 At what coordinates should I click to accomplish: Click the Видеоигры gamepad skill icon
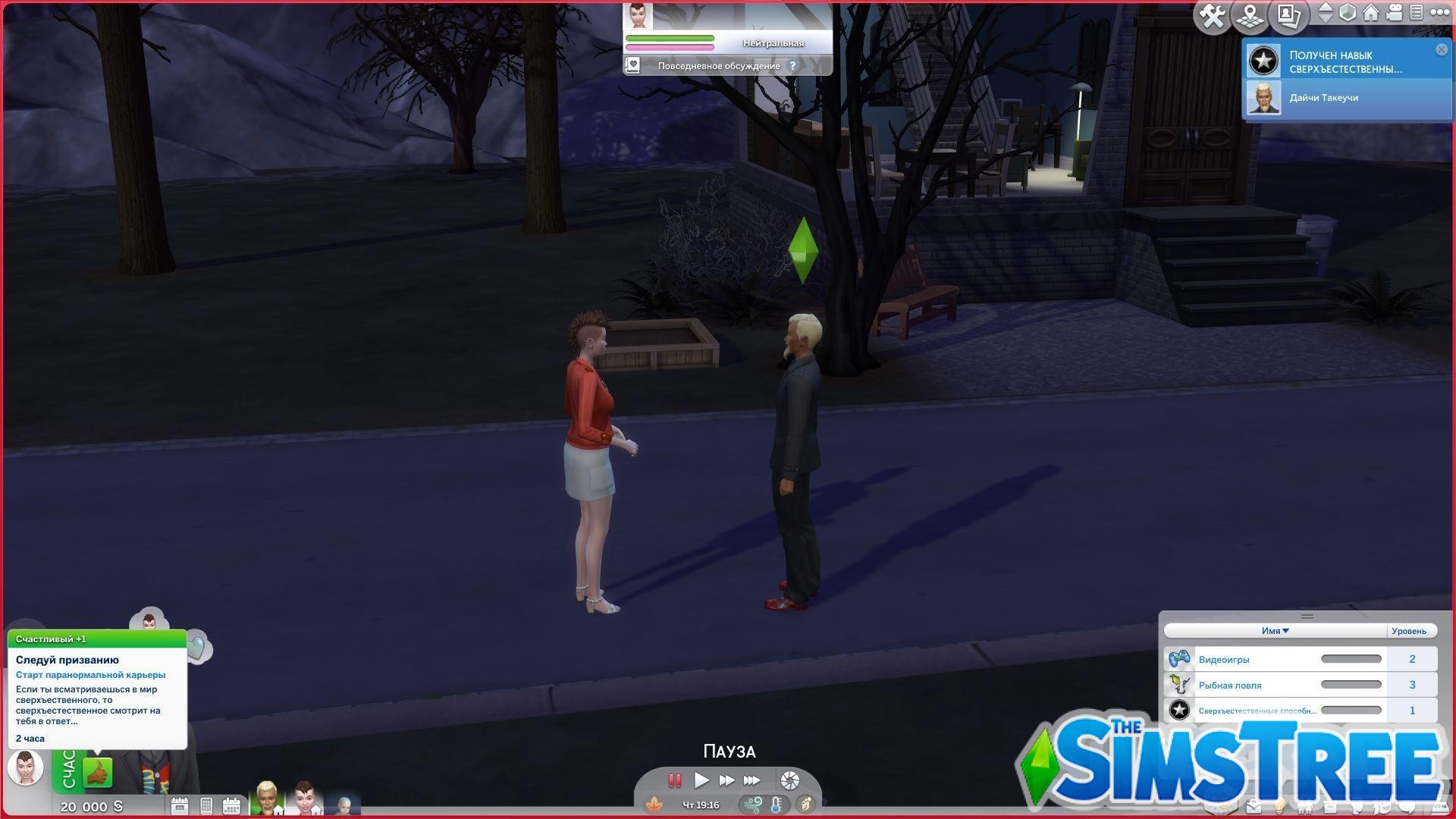[1179, 658]
